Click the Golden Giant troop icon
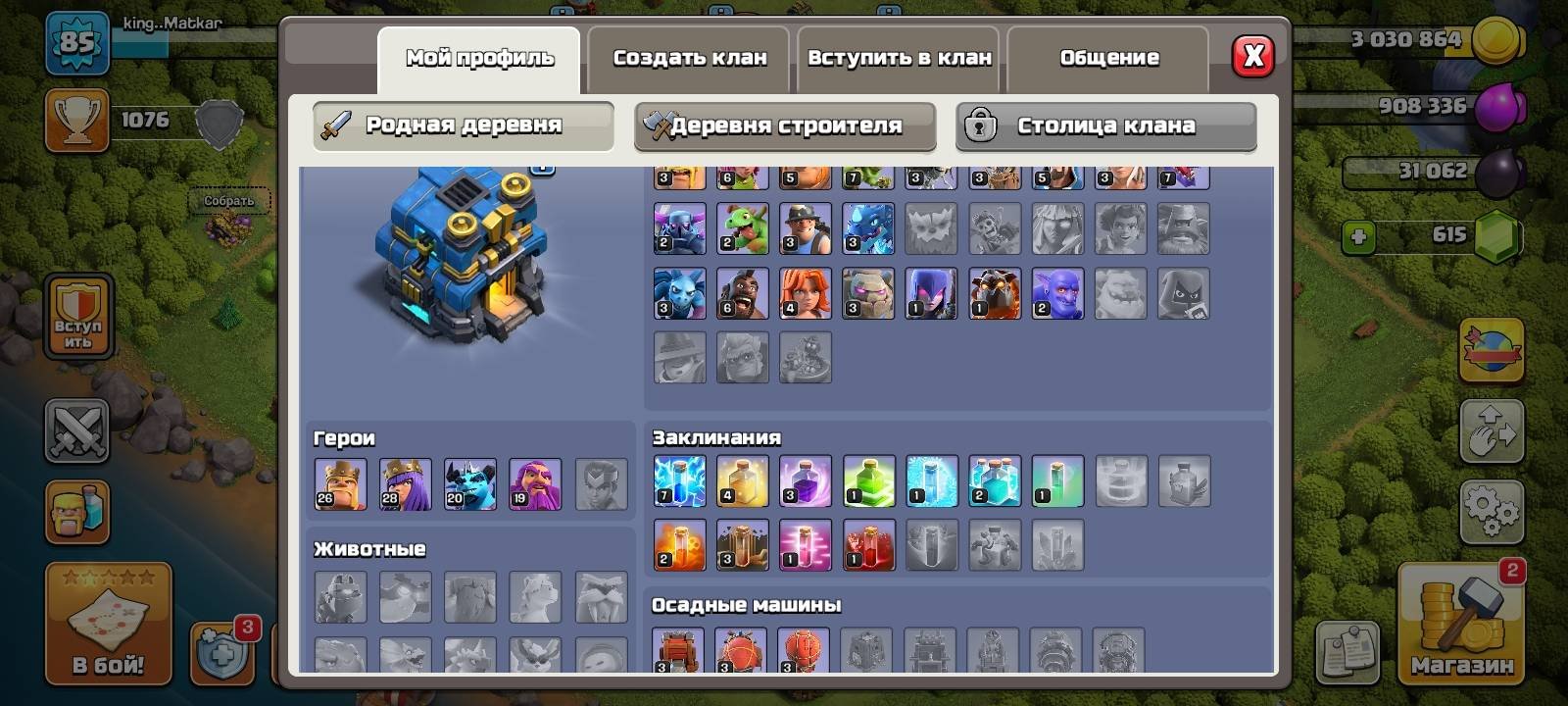1568x706 pixels. point(807,178)
